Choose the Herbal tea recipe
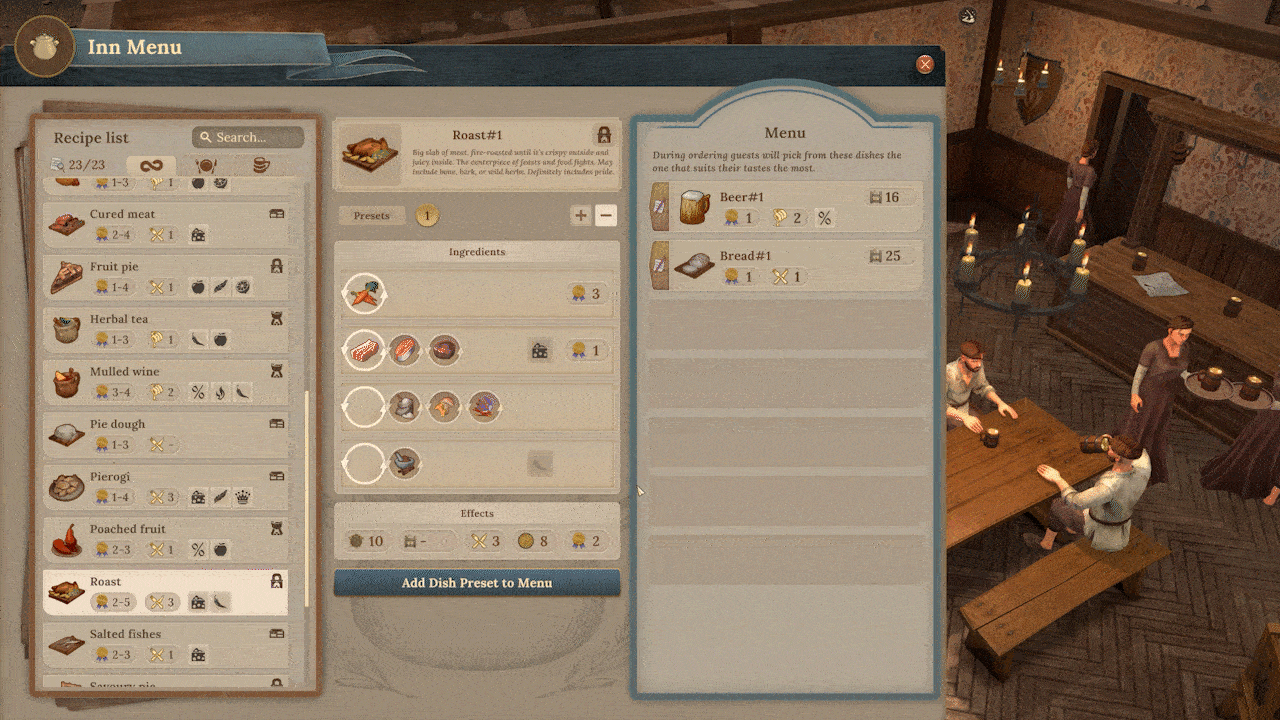 (166, 329)
